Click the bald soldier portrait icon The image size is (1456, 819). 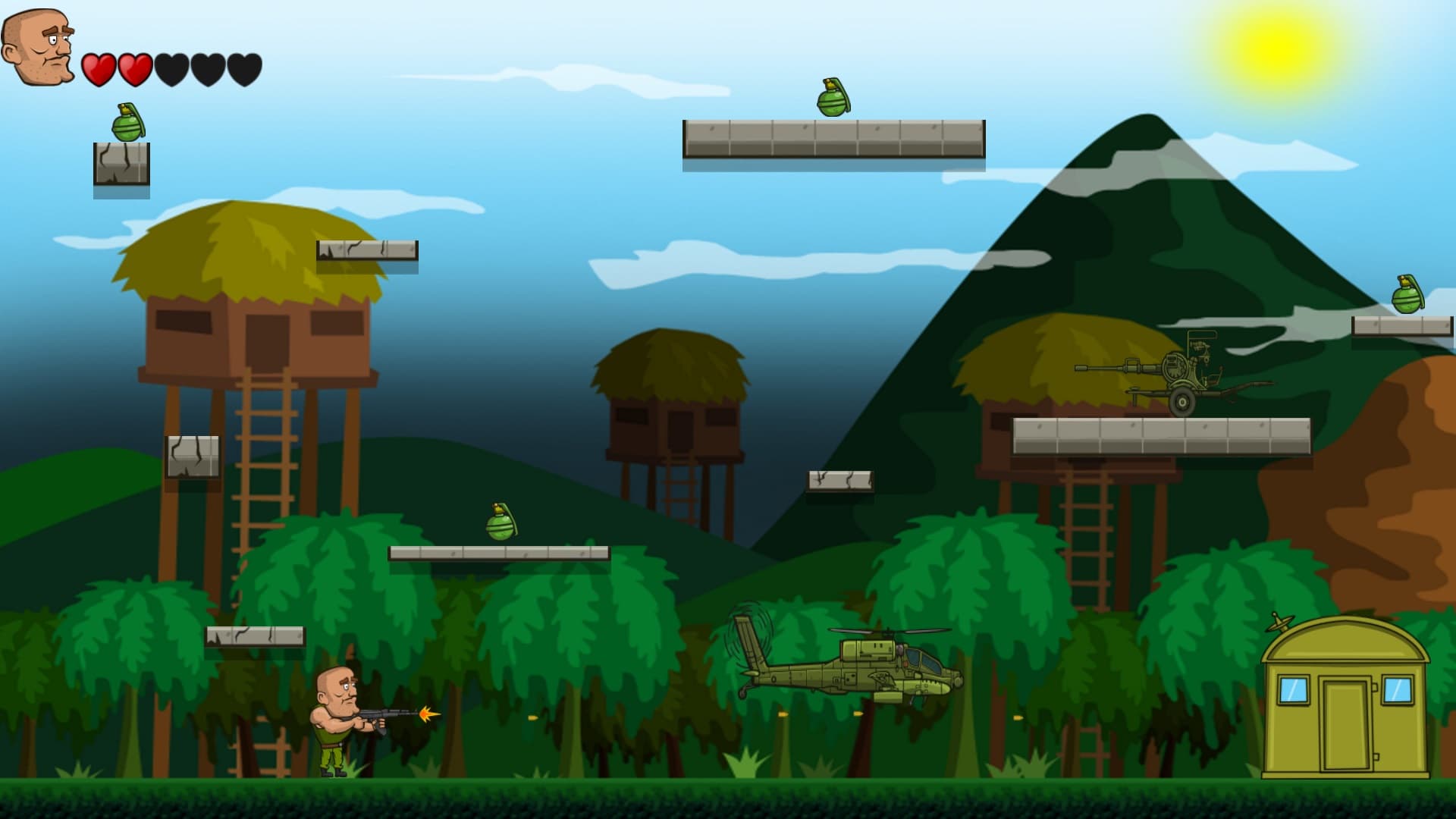tap(38, 47)
